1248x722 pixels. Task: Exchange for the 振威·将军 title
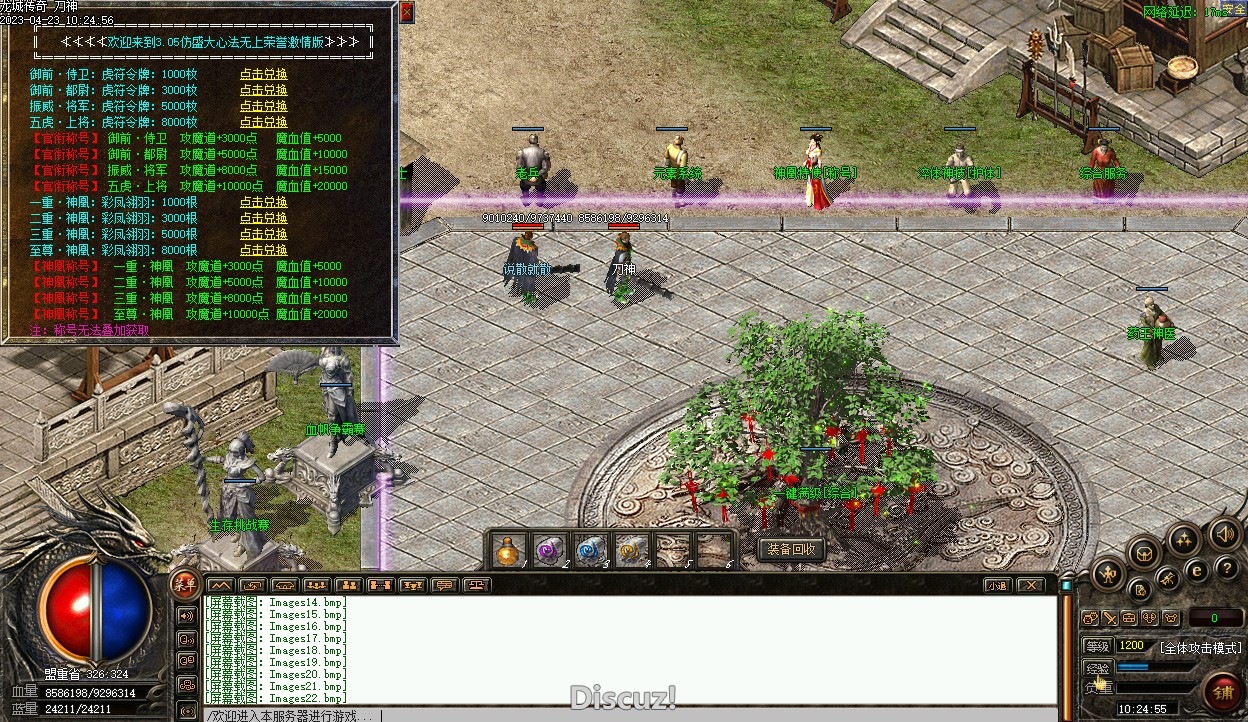[x=263, y=106]
